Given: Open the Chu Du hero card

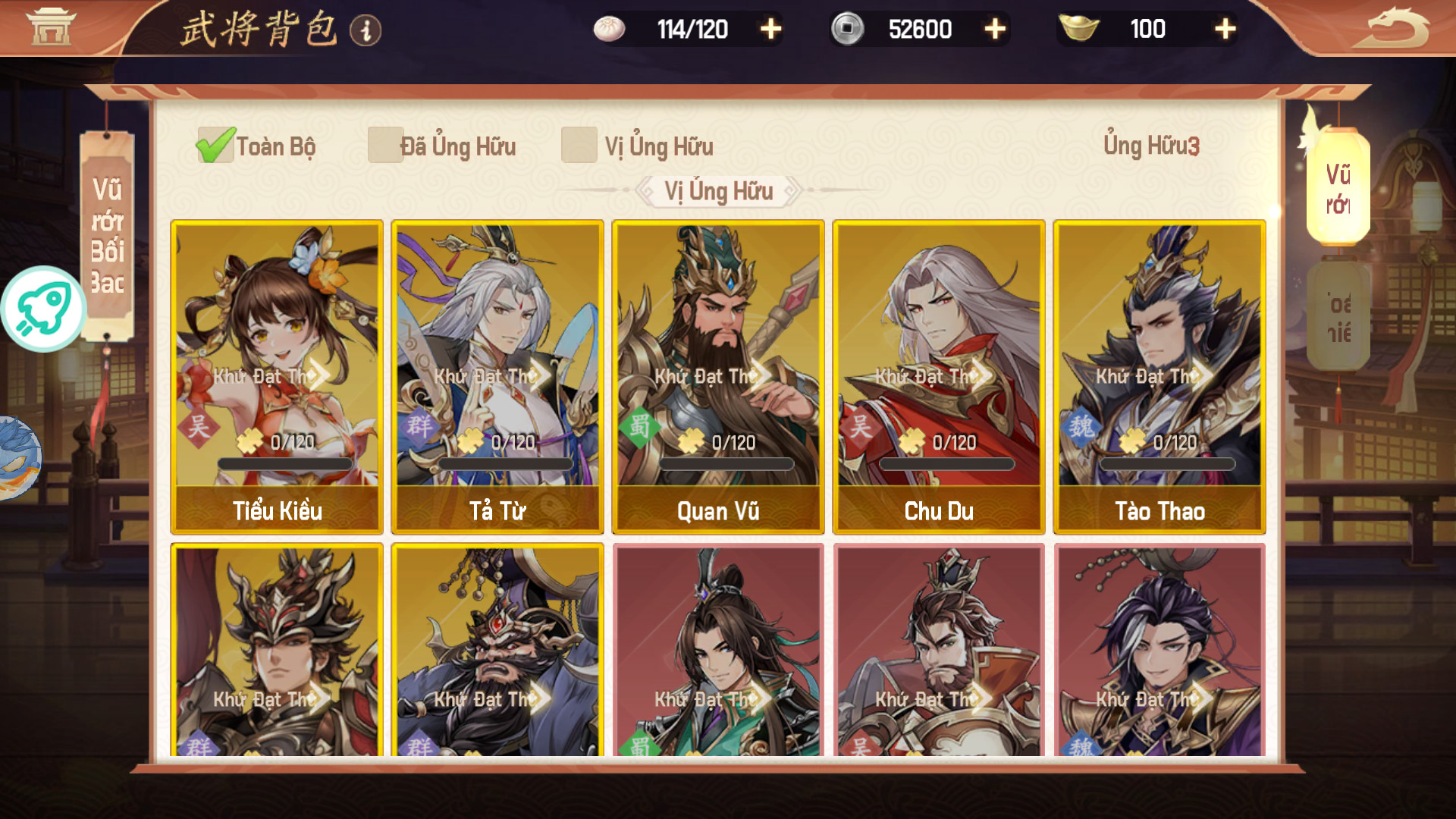Looking at the screenshot, I should 939,377.
